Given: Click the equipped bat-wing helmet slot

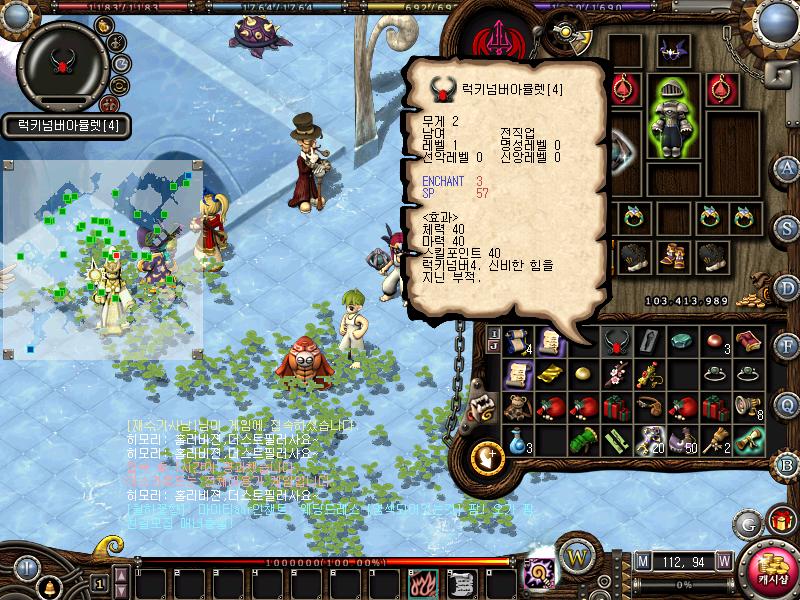Looking at the screenshot, I should tap(673, 50).
